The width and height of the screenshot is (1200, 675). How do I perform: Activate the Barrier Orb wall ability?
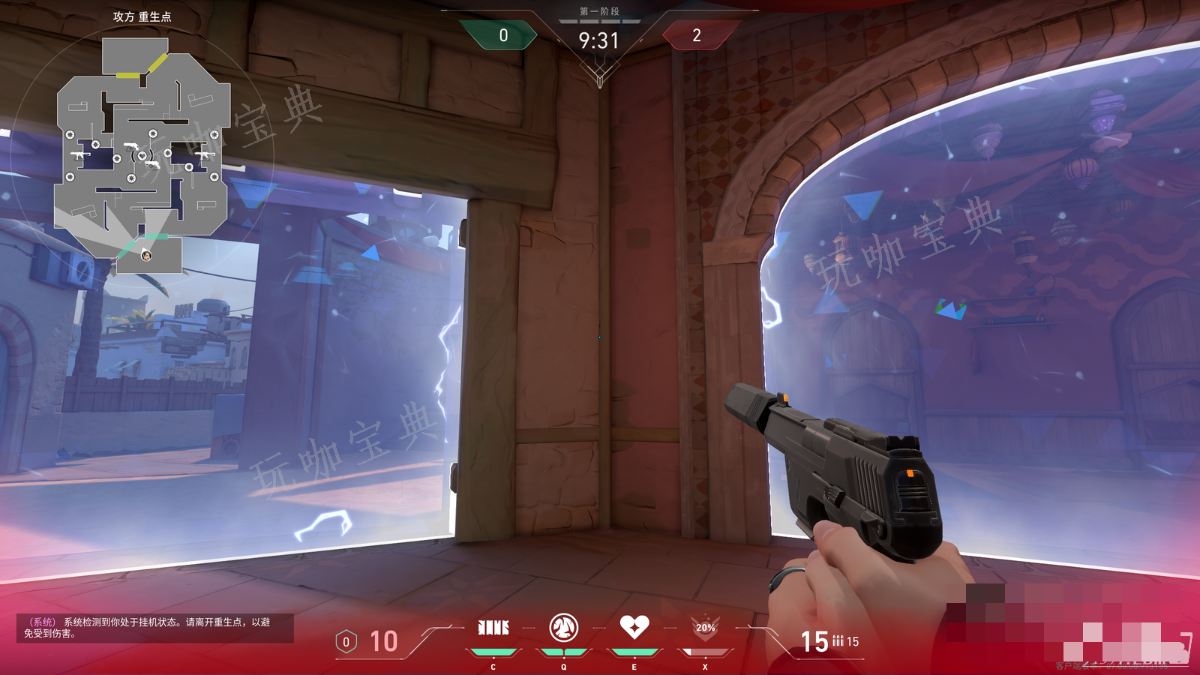493,627
